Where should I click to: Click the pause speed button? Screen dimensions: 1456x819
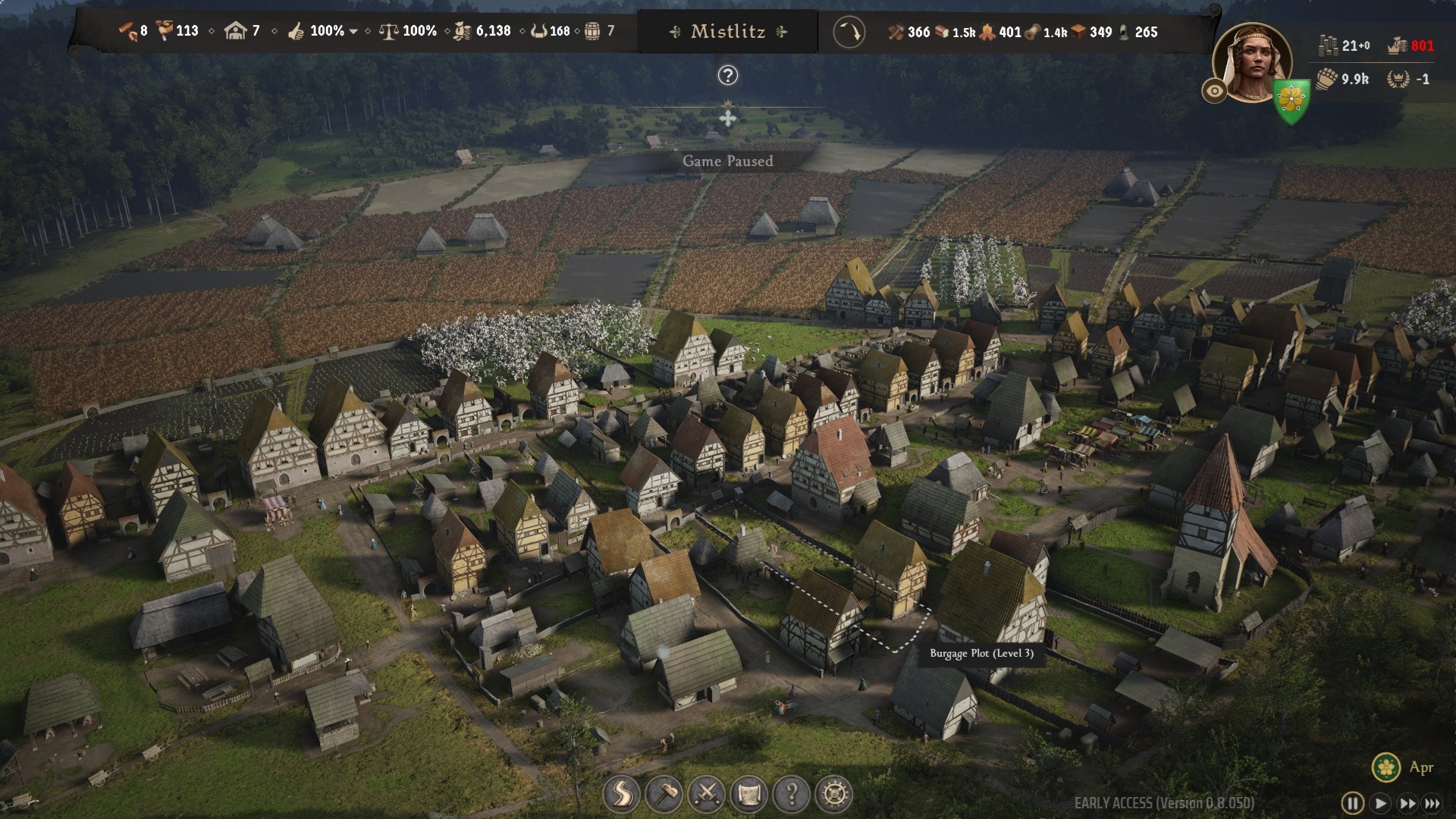click(x=1352, y=803)
